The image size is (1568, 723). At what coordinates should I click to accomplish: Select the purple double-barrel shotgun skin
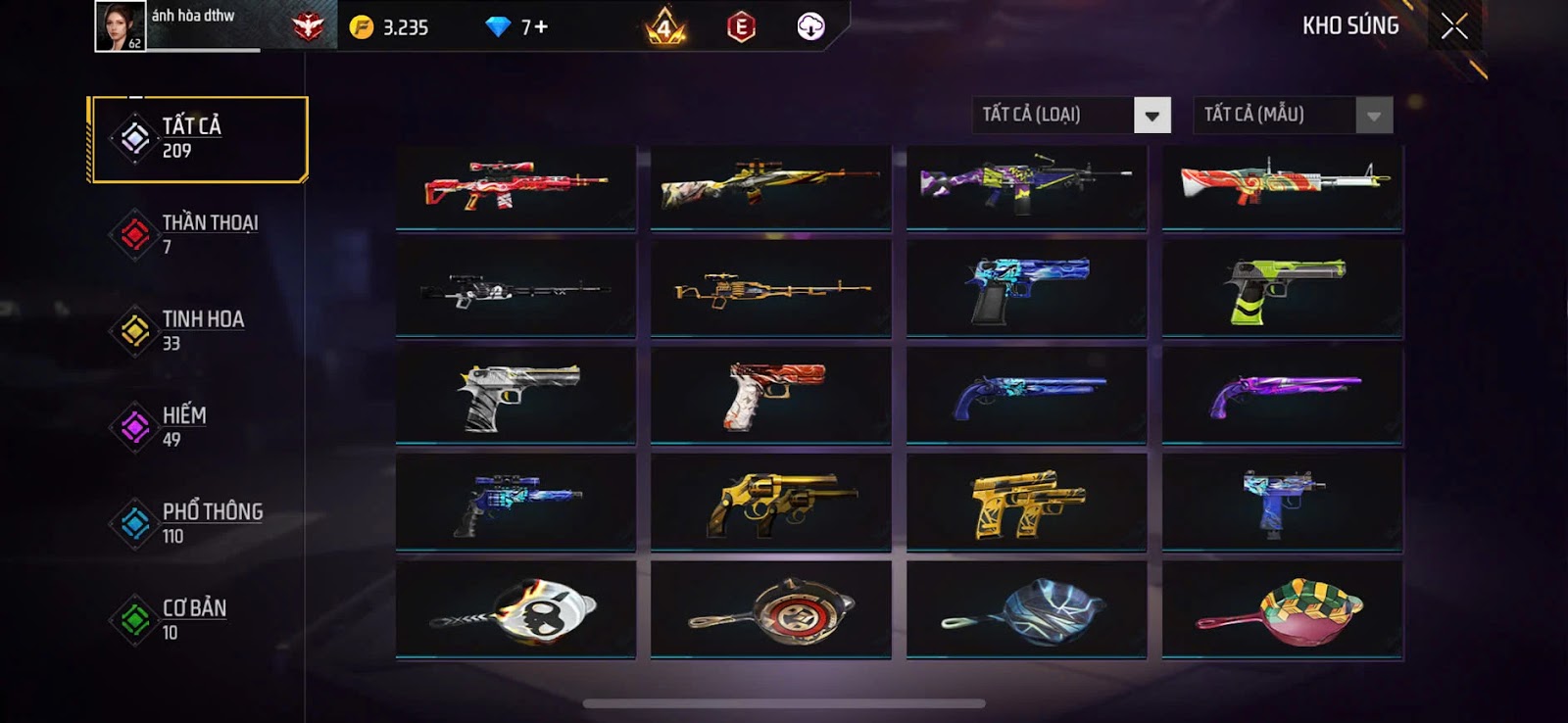point(1282,395)
